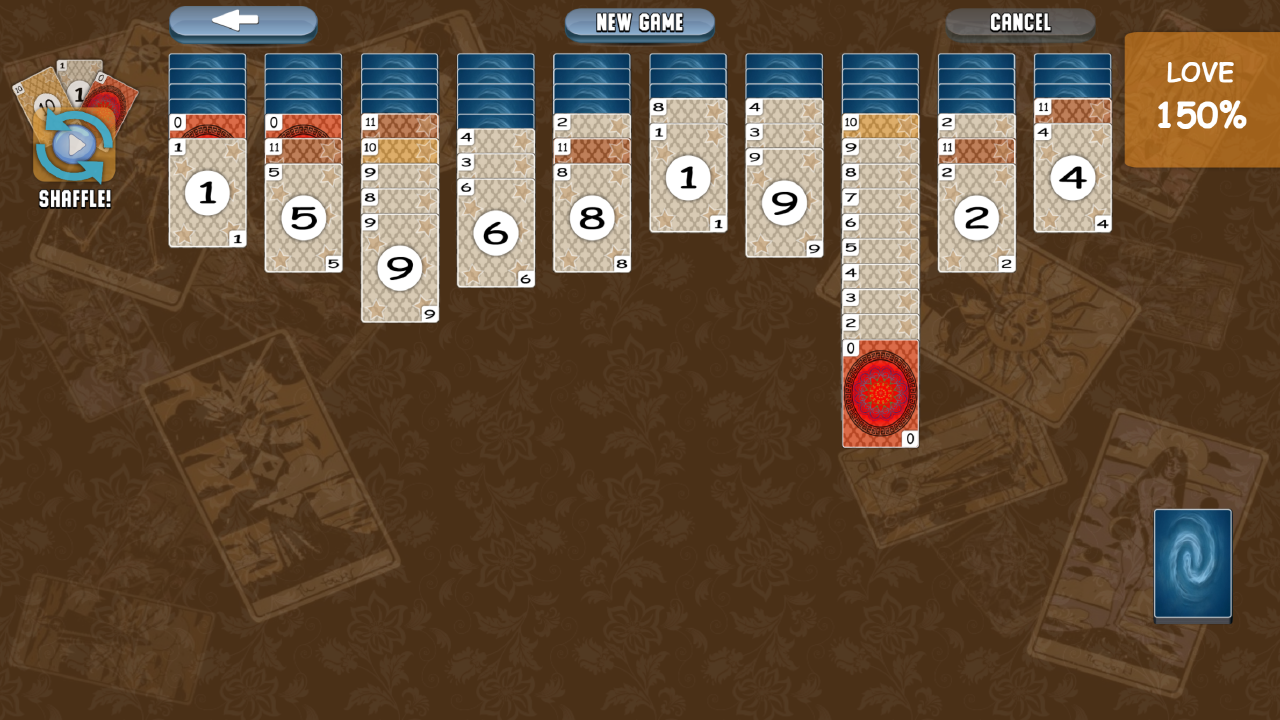Click the LOVE 150% panel
1280x720 pixels.
[1202, 99]
